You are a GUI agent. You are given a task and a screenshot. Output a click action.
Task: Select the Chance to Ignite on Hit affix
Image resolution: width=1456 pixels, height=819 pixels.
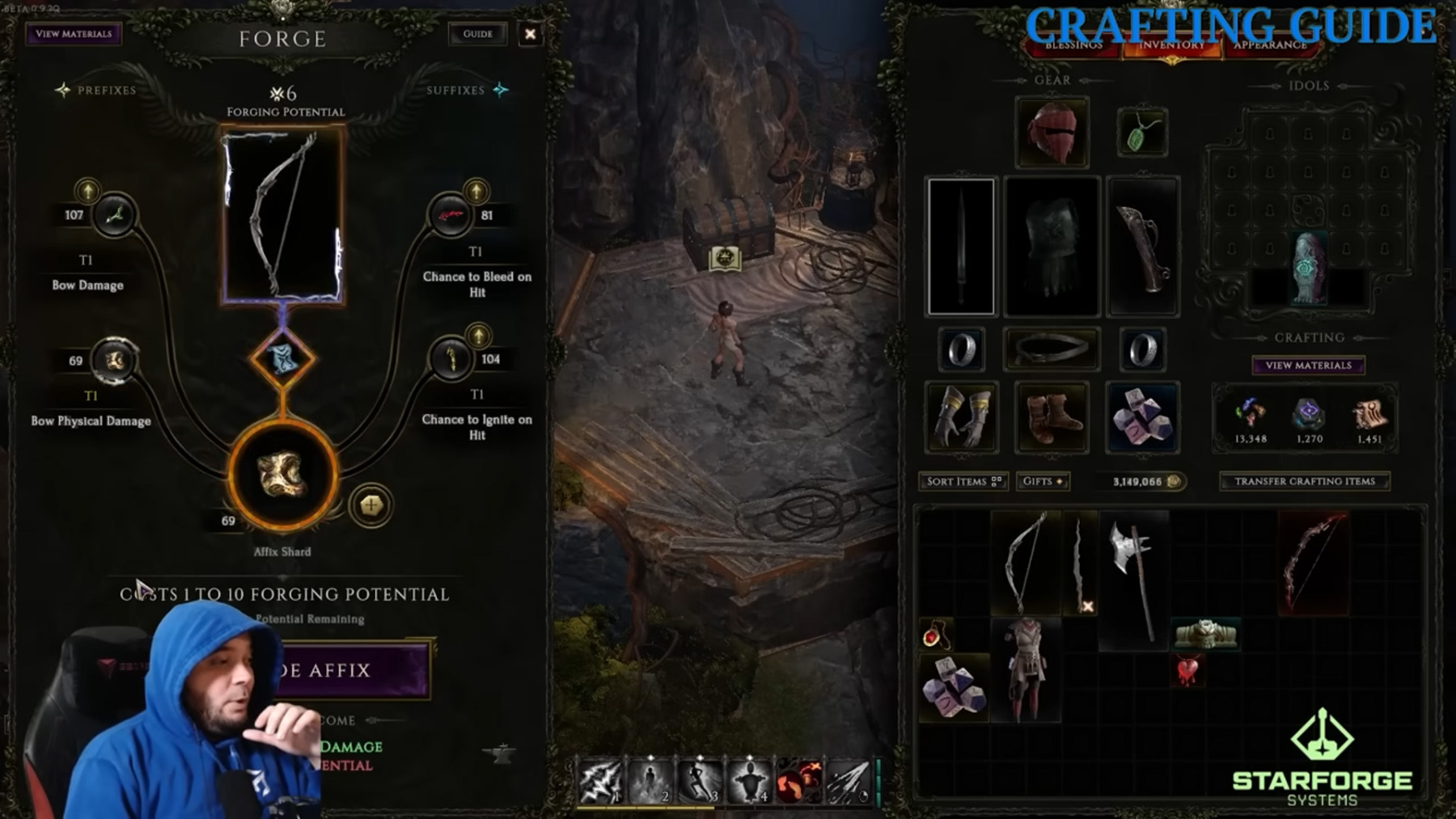451,359
